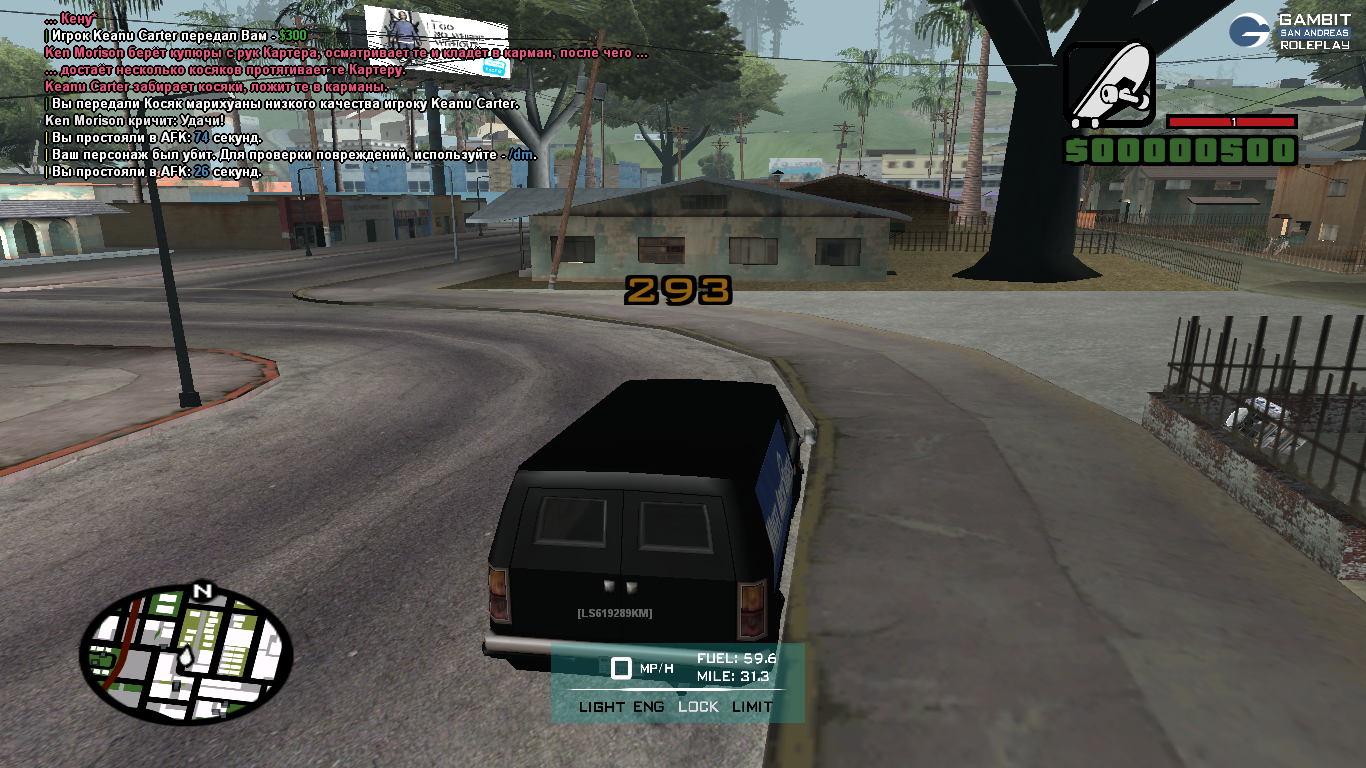Image resolution: width=1366 pixels, height=768 pixels.
Task: Select the skateboard weapon icon
Action: click(x=1108, y=86)
